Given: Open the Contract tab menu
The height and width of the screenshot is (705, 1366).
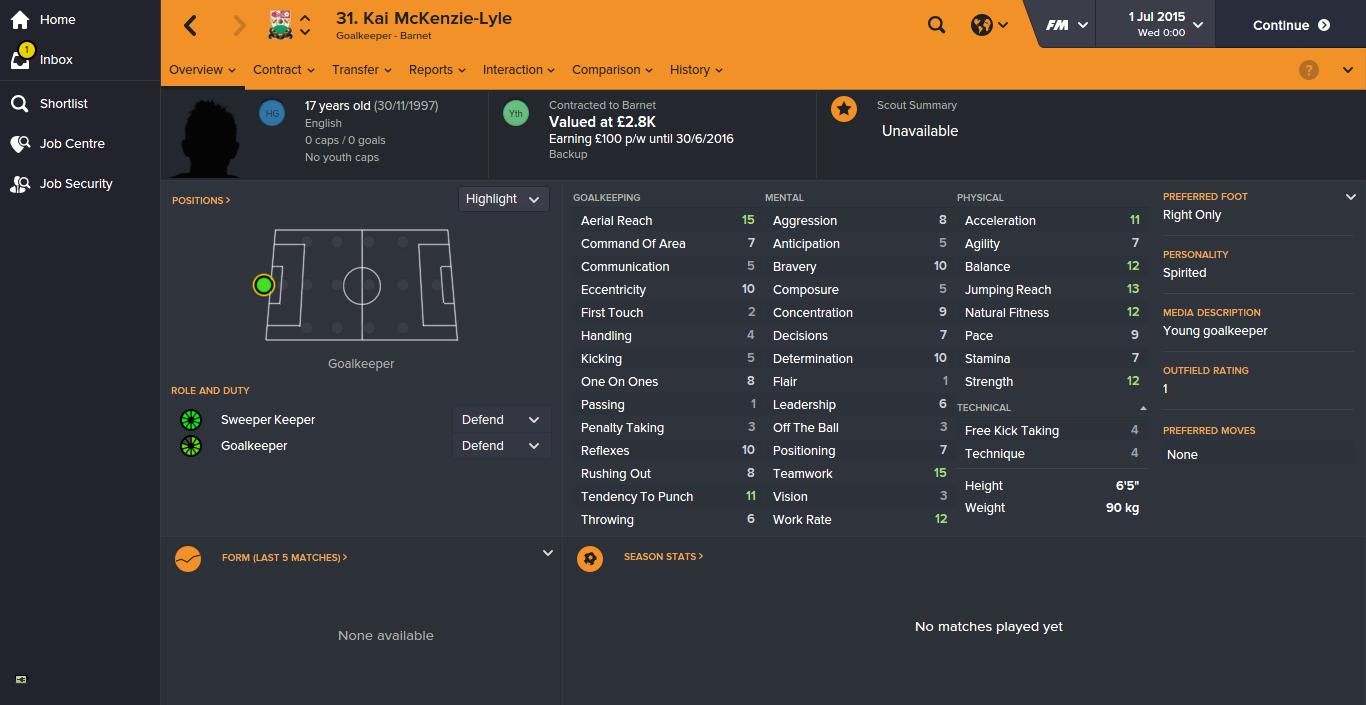Looking at the screenshot, I should tap(284, 70).
